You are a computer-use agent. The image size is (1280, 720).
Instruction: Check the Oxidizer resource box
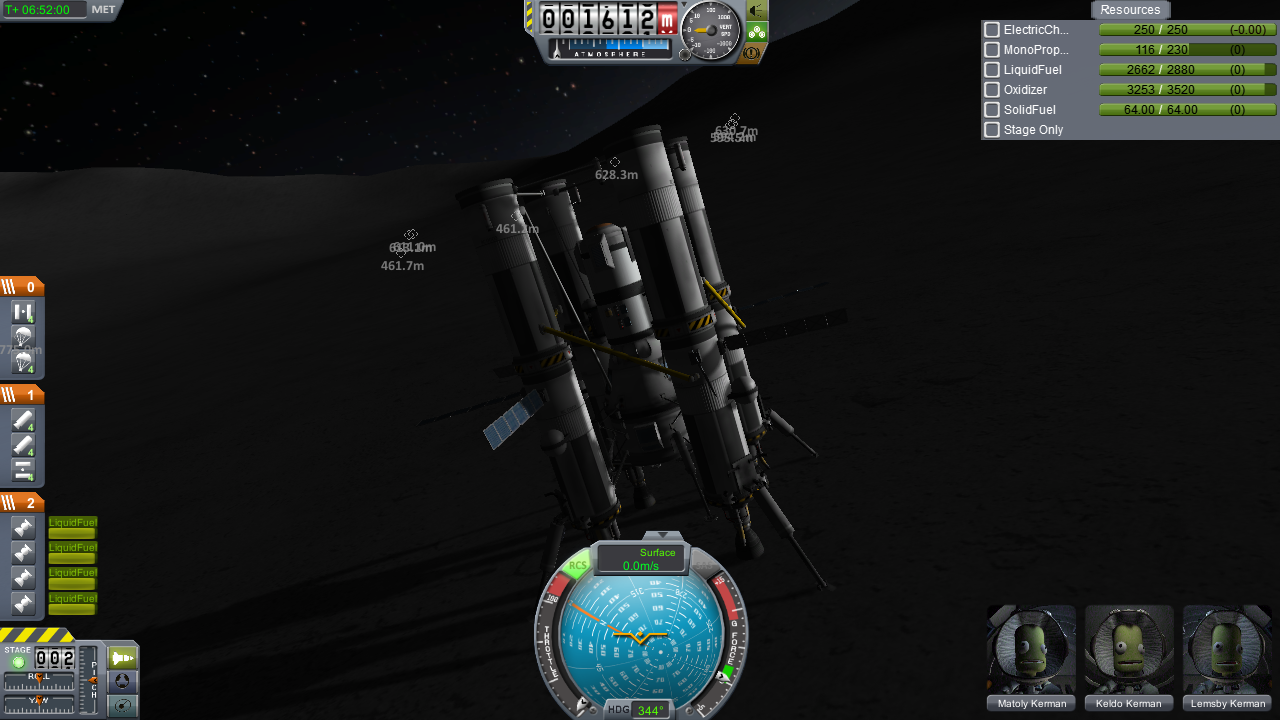[992, 90]
